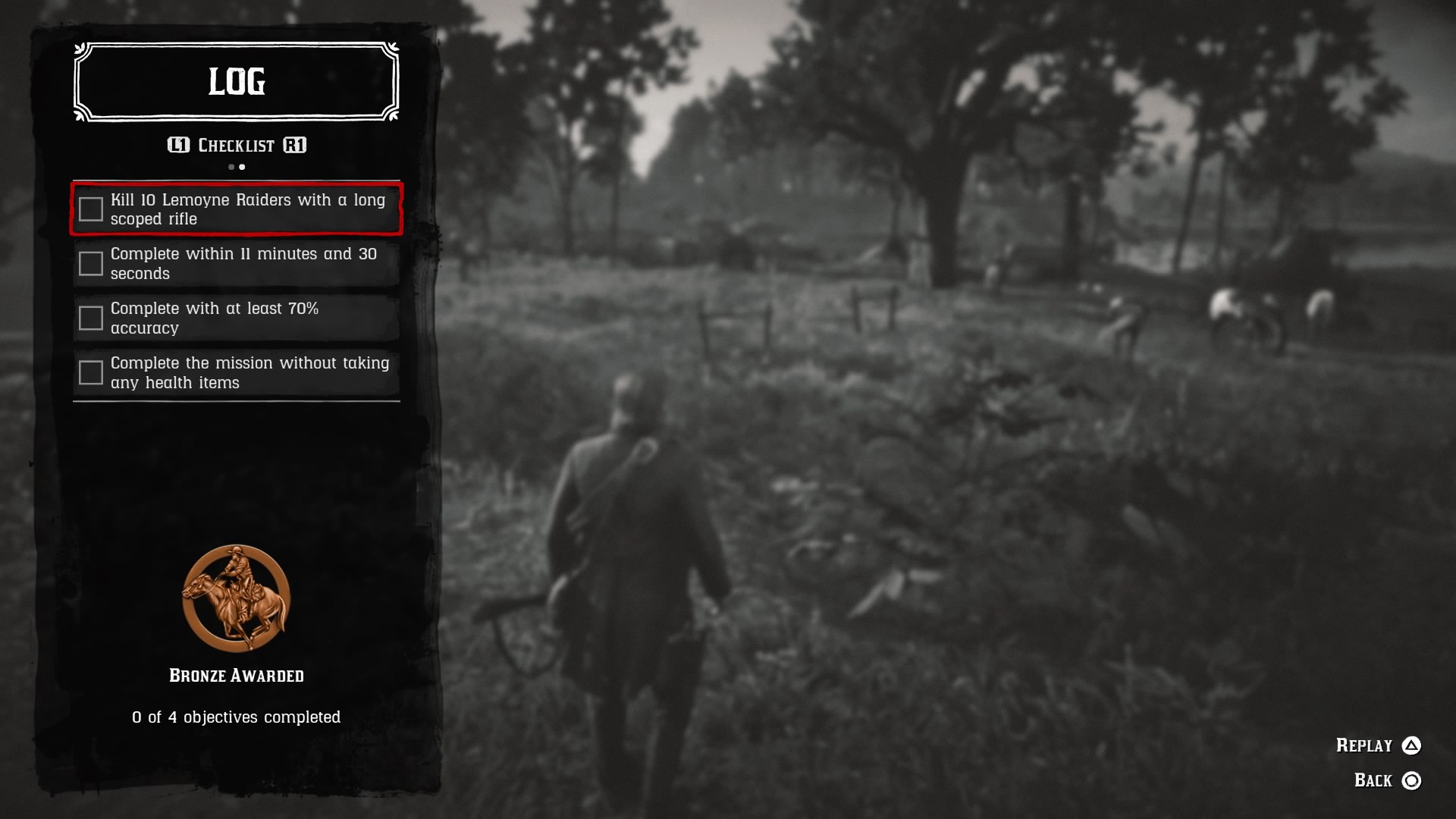The image size is (1456, 819).
Task: Select the highlighted long scoped rifle objective
Action: tap(235, 209)
